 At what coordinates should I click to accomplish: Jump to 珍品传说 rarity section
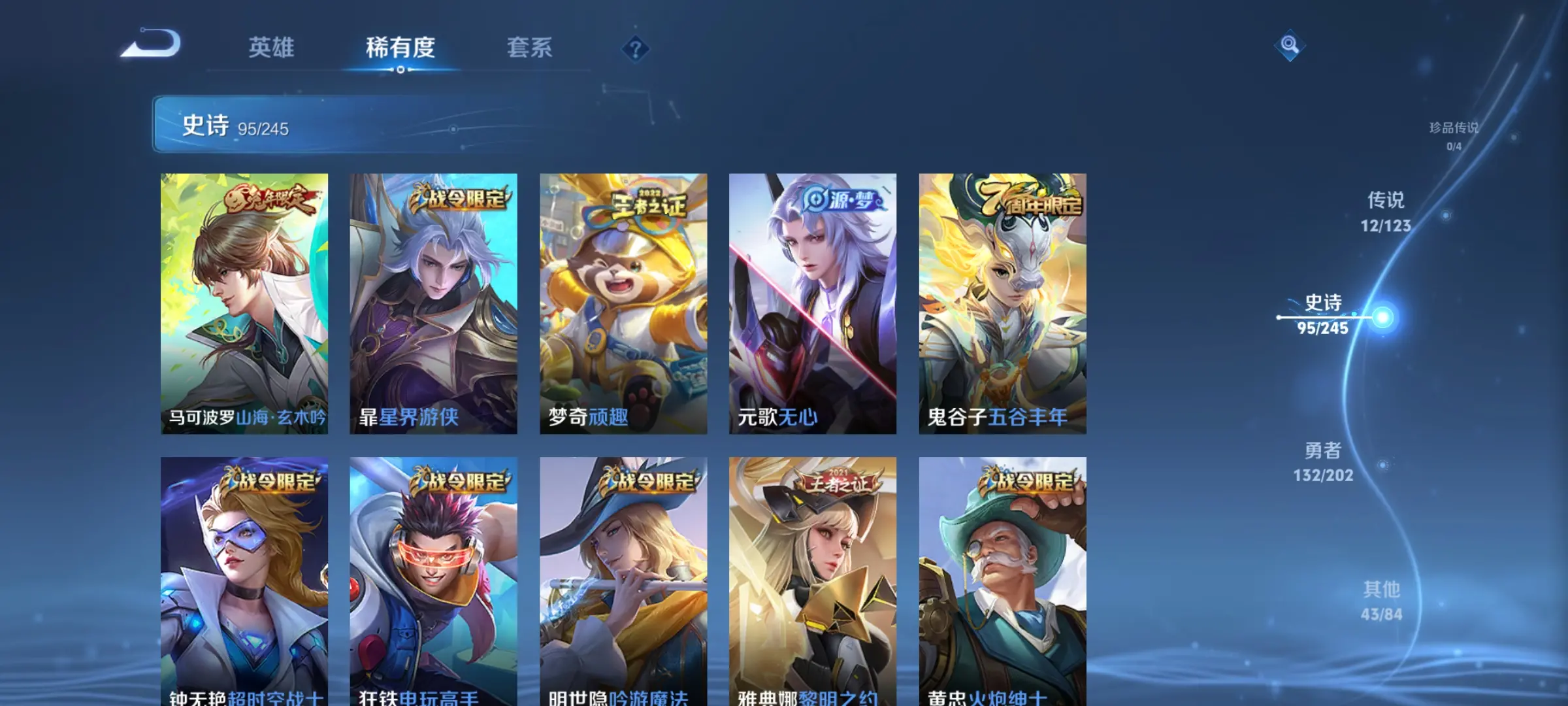pos(1453,135)
